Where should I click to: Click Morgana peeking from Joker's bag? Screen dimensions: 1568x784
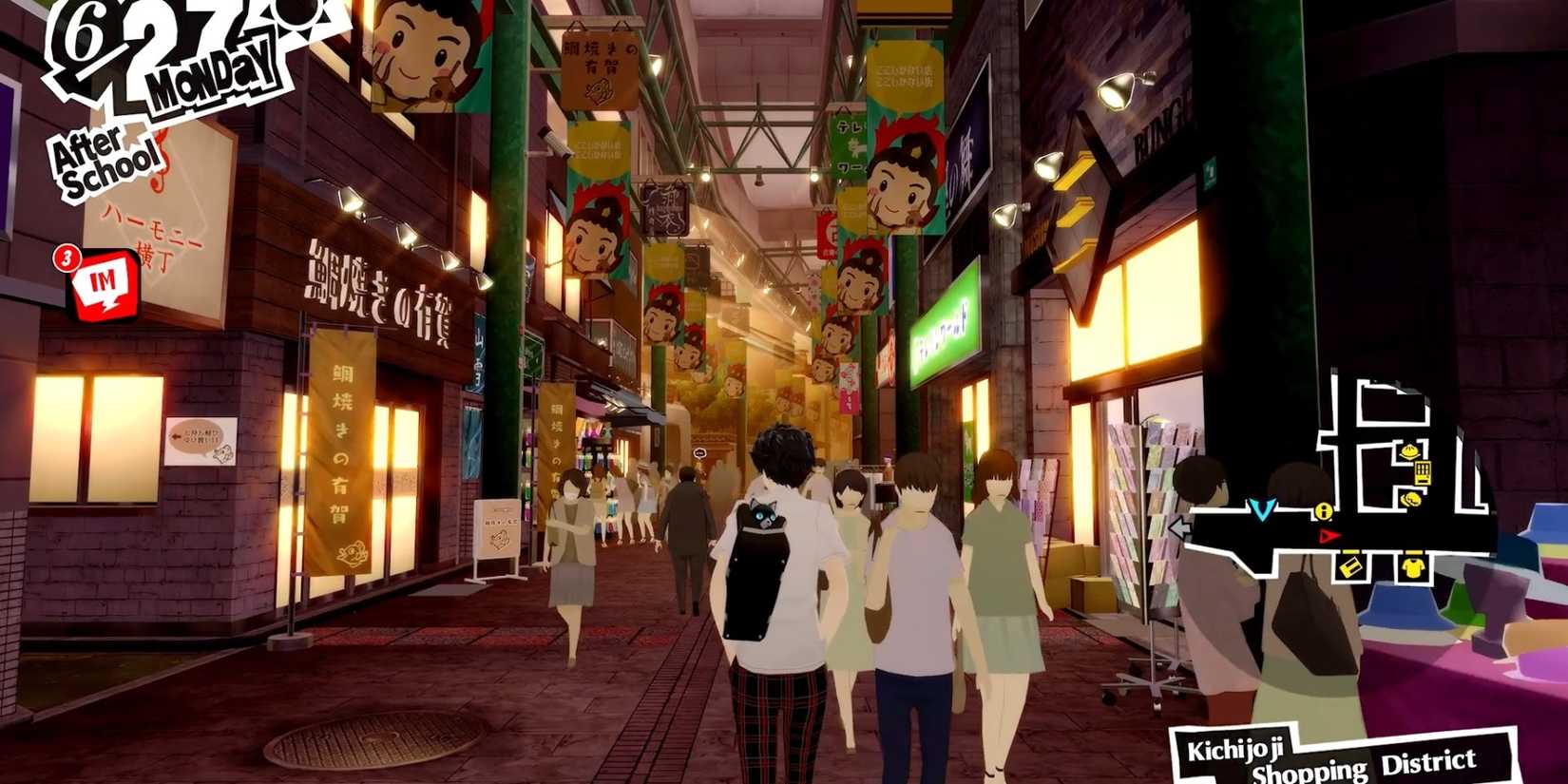(x=763, y=514)
